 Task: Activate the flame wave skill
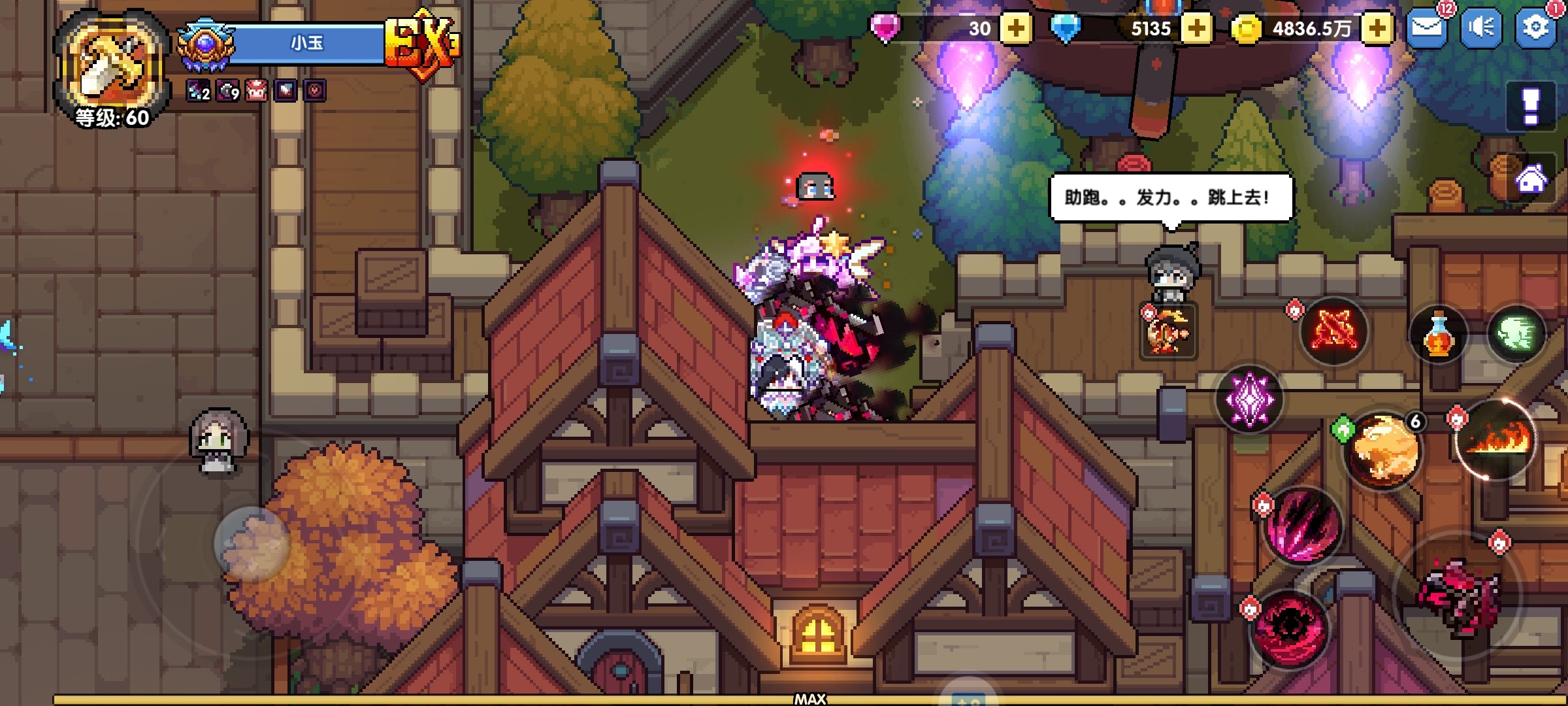pos(1497,439)
